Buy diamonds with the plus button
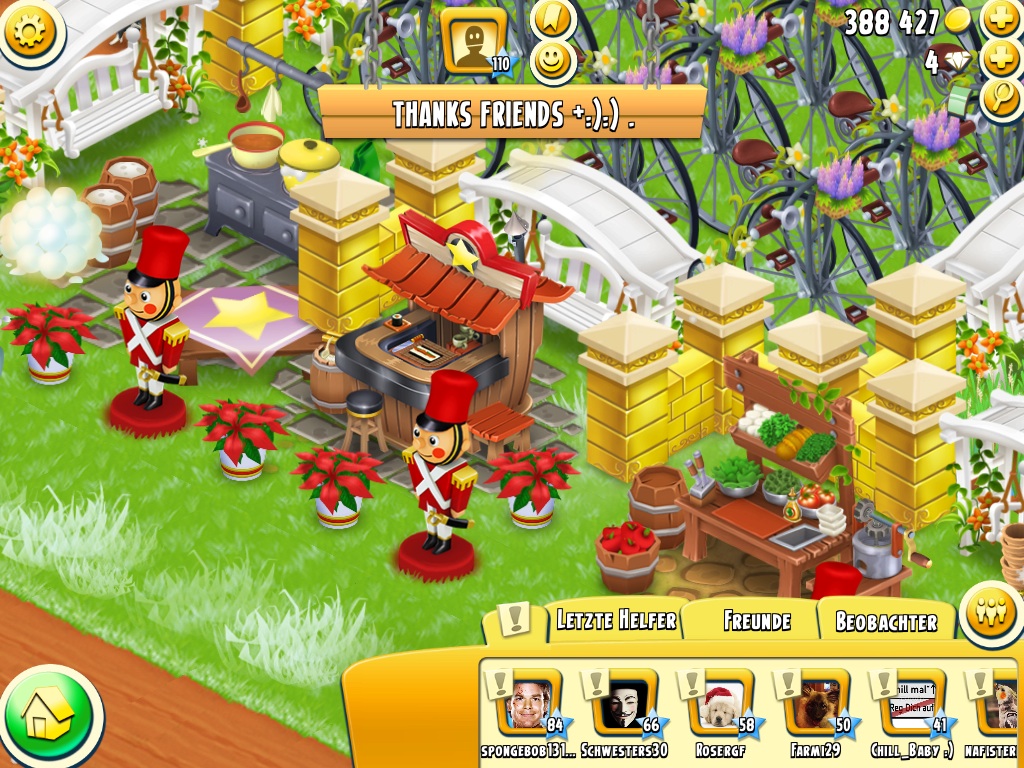The width and height of the screenshot is (1024, 768). click(x=1001, y=60)
